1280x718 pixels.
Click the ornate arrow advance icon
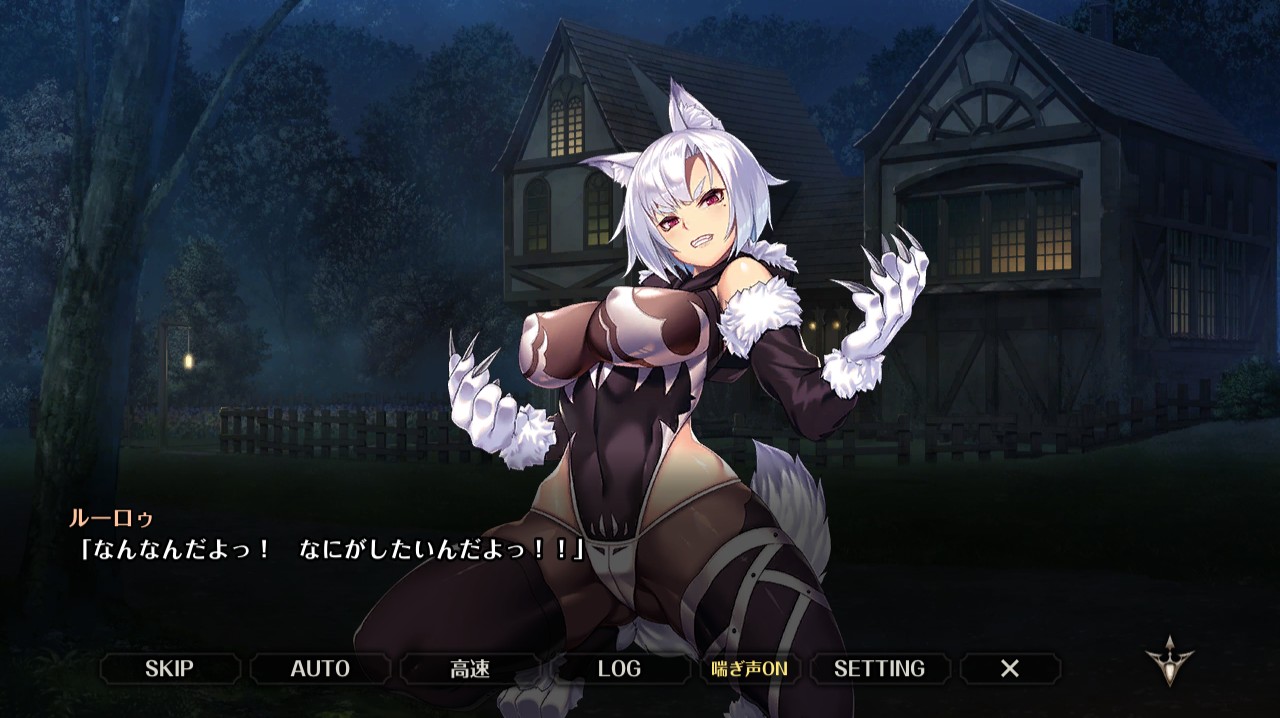(1169, 661)
